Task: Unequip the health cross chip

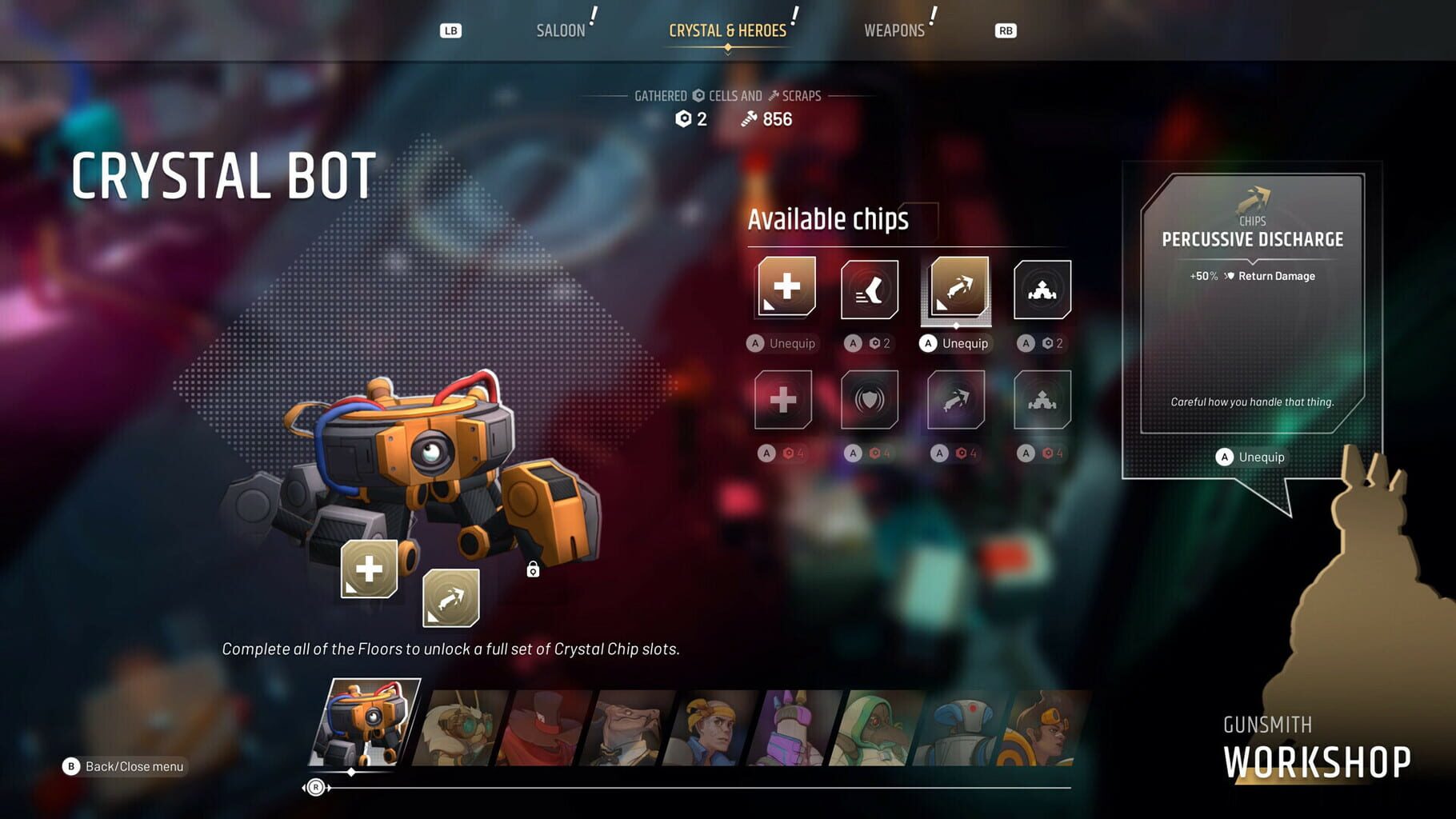Action: tap(782, 343)
